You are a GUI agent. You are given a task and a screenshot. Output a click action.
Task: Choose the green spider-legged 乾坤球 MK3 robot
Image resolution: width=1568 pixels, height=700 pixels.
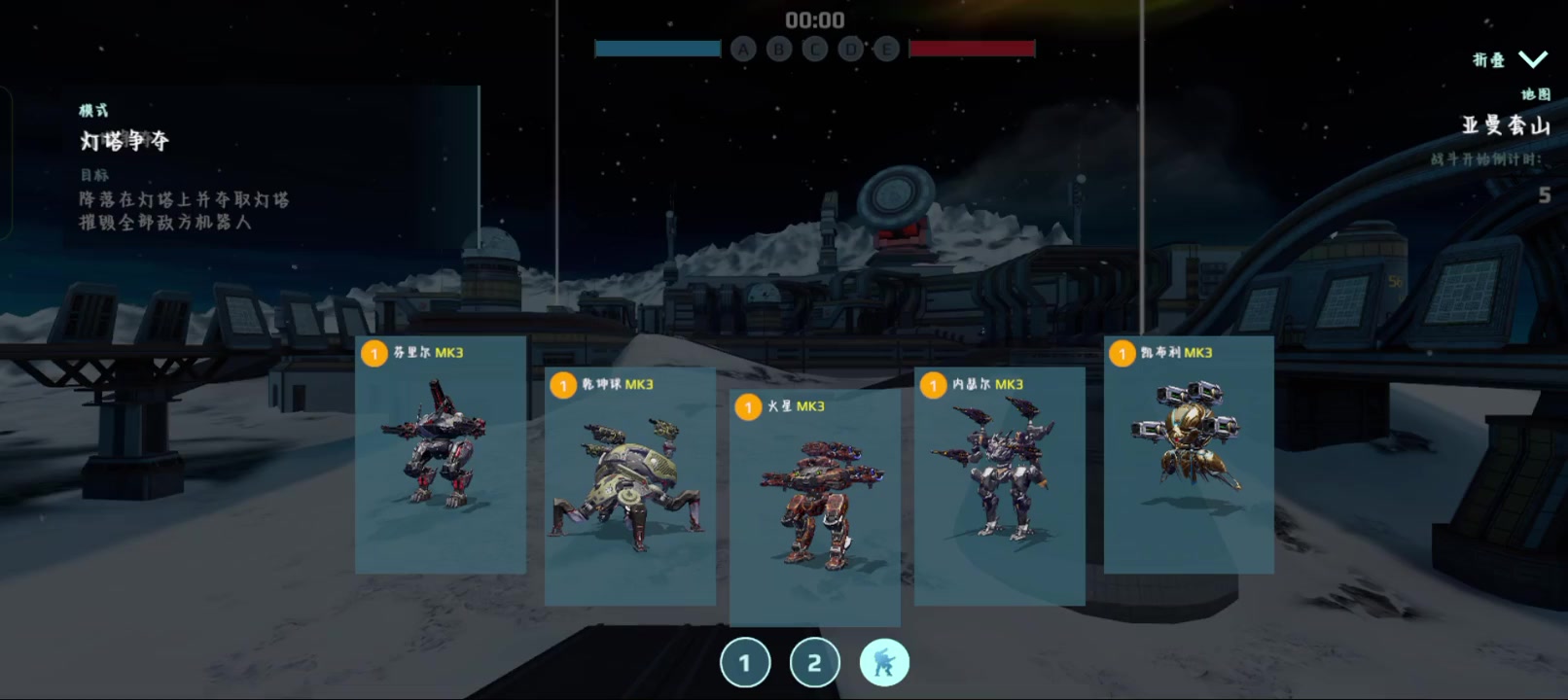[x=629, y=486]
